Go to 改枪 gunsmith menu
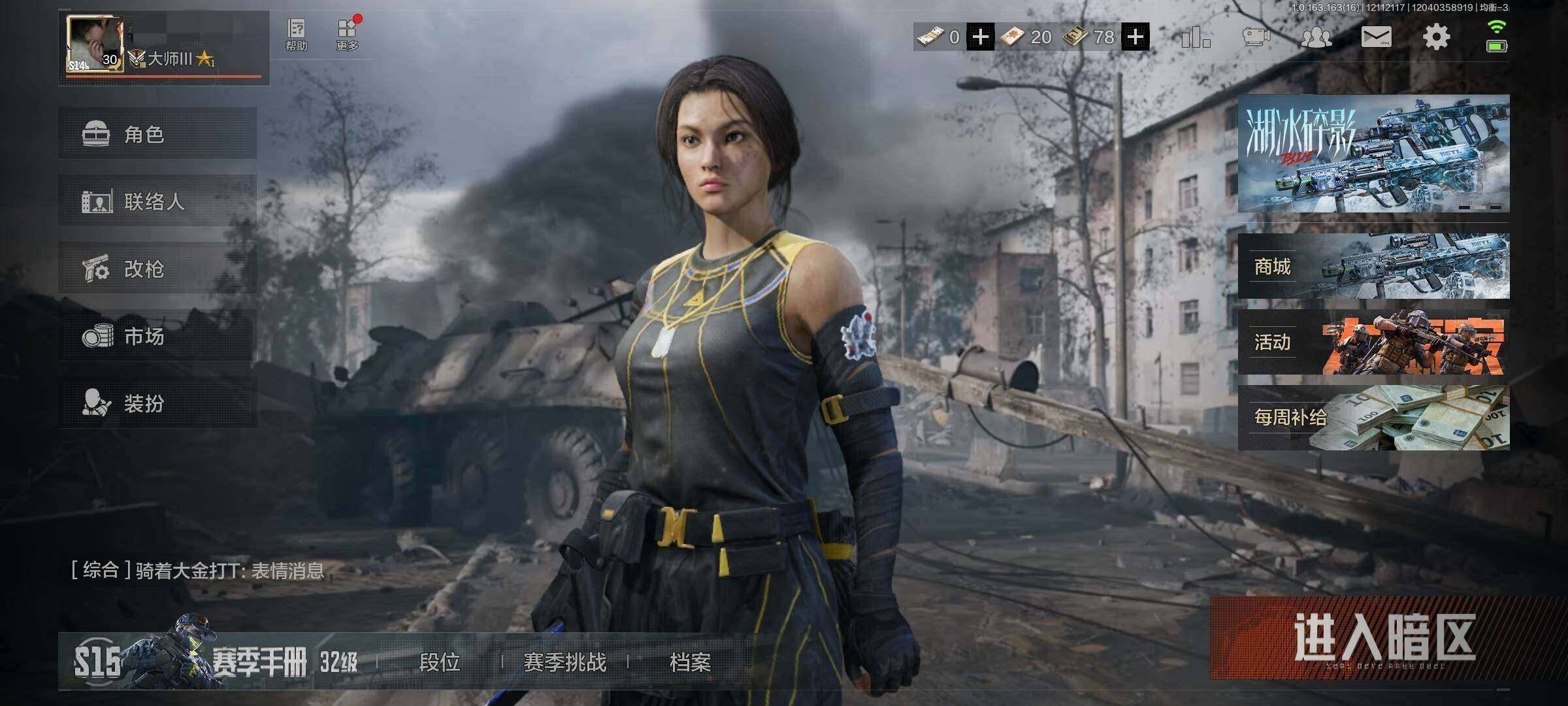The height and width of the screenshot is (706, 1568). pyautogui.click(x=157, y=269)
